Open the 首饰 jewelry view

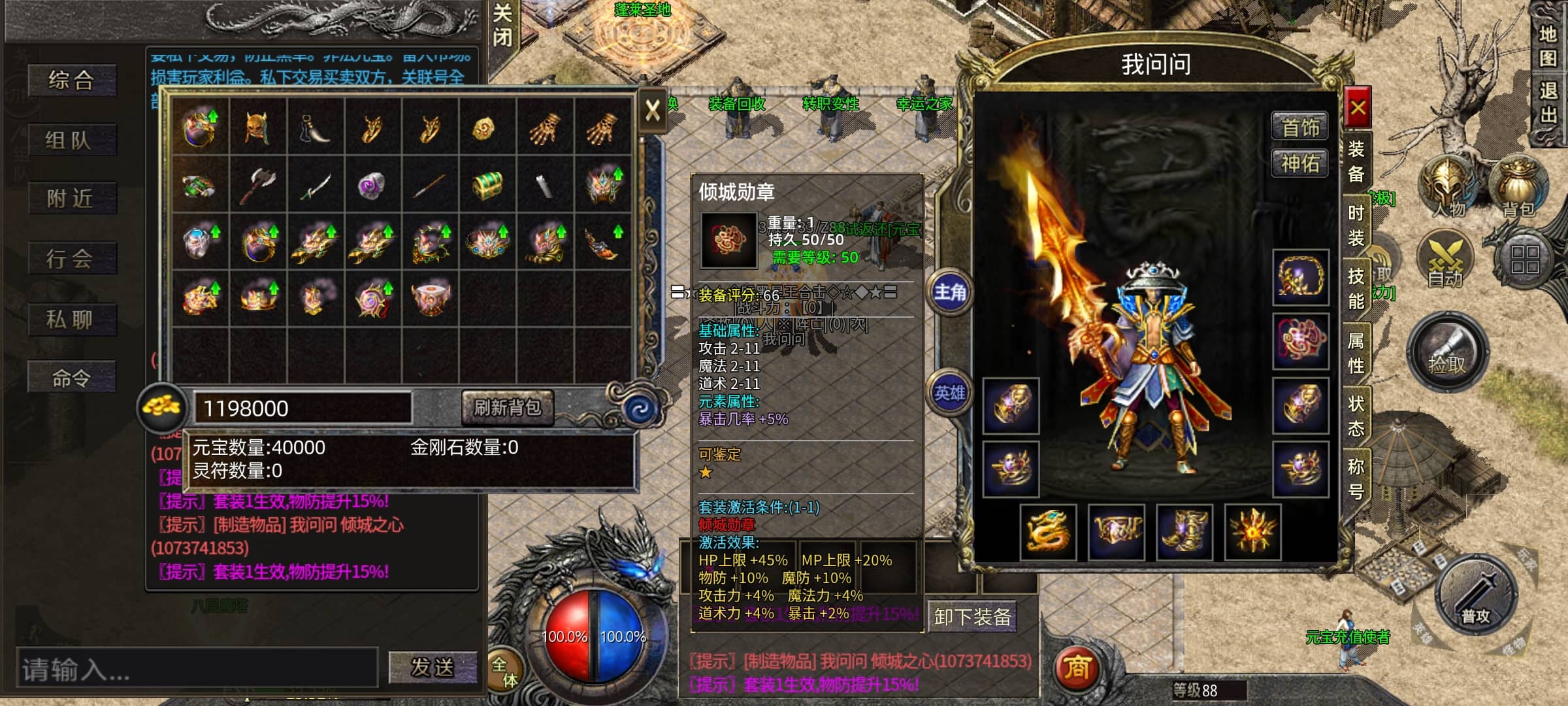point(1300,126)
